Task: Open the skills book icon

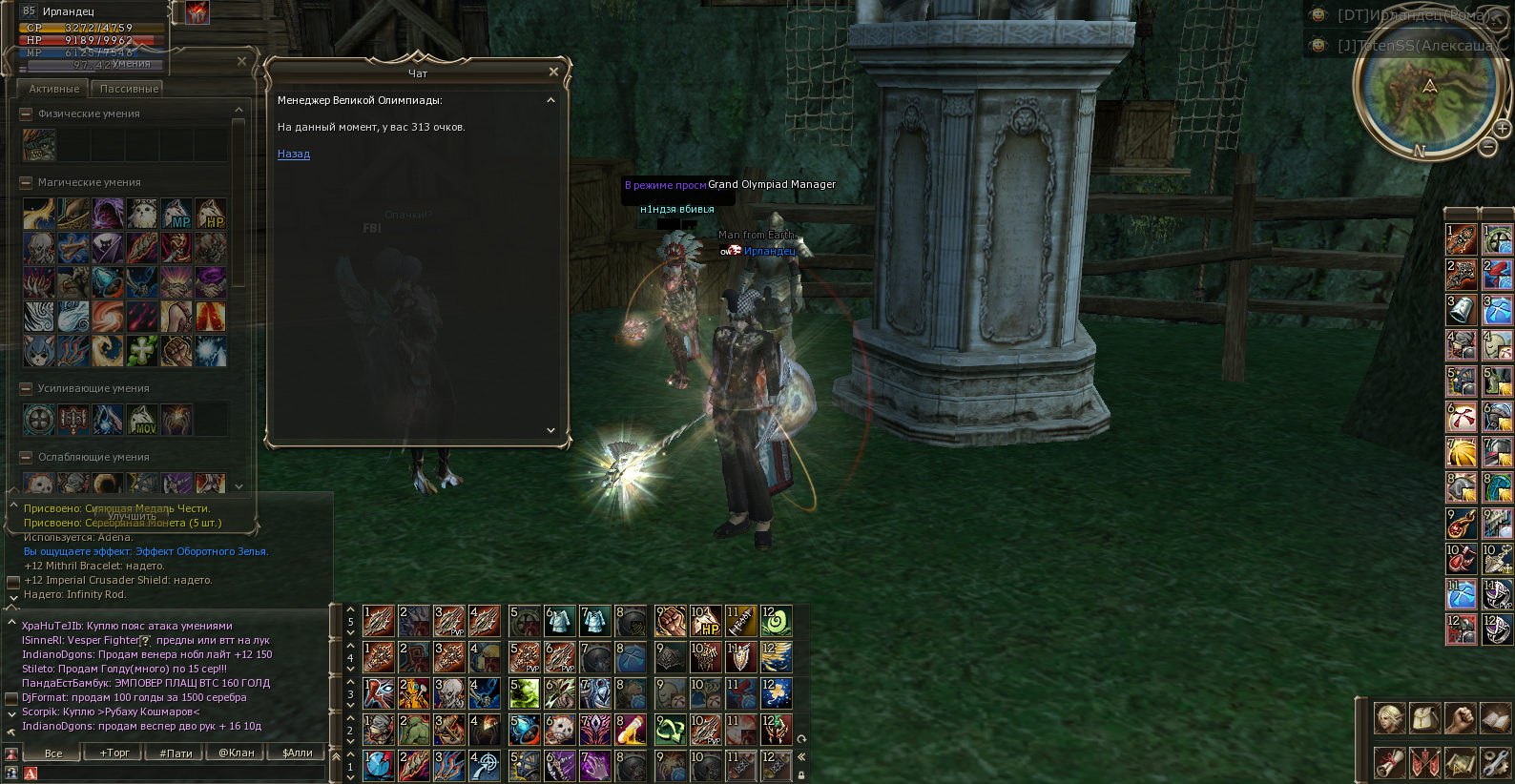Action: pyautogui.click(x=1494, y=718)
